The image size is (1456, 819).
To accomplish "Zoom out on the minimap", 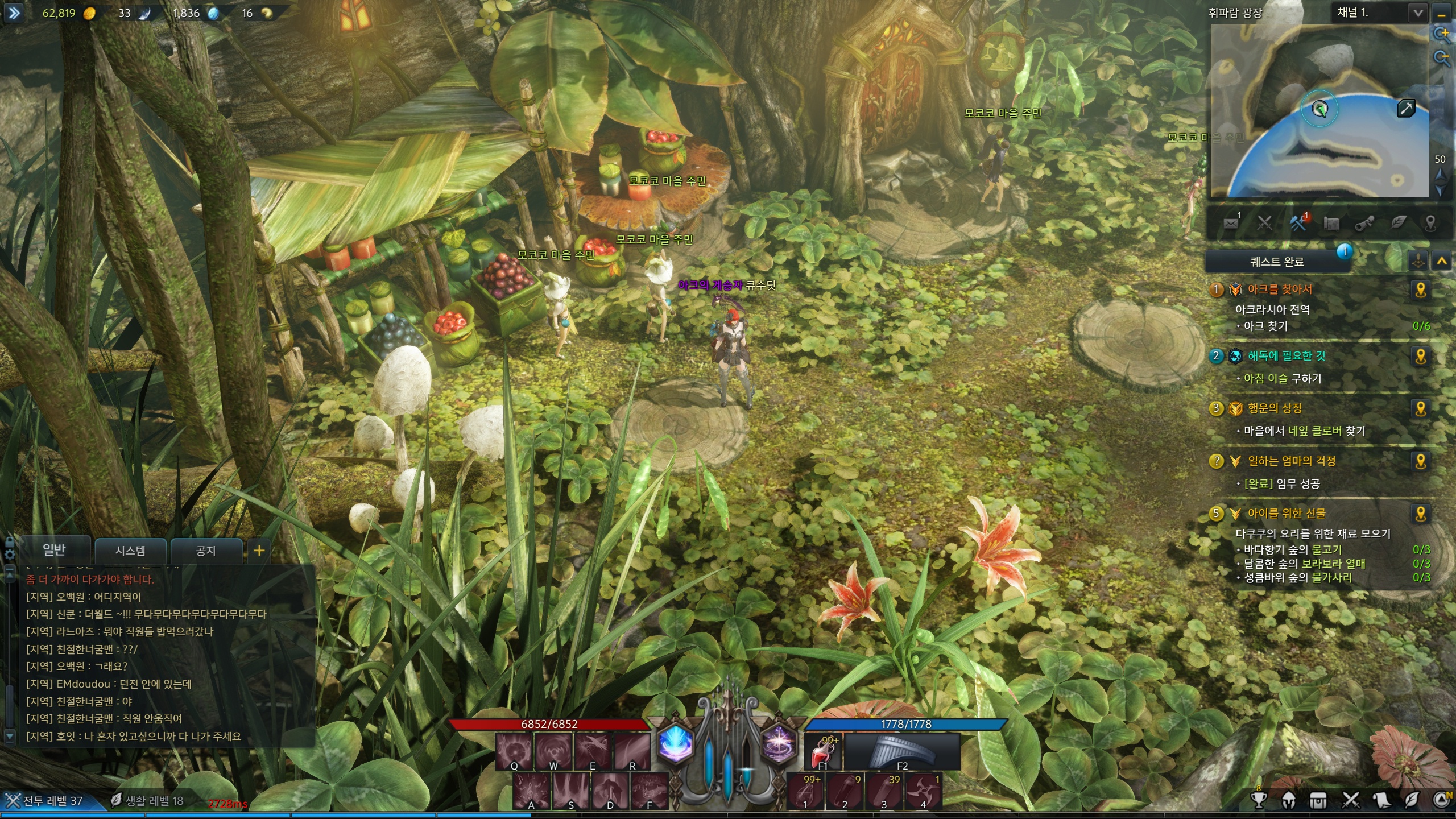I will click(1442, 58).
